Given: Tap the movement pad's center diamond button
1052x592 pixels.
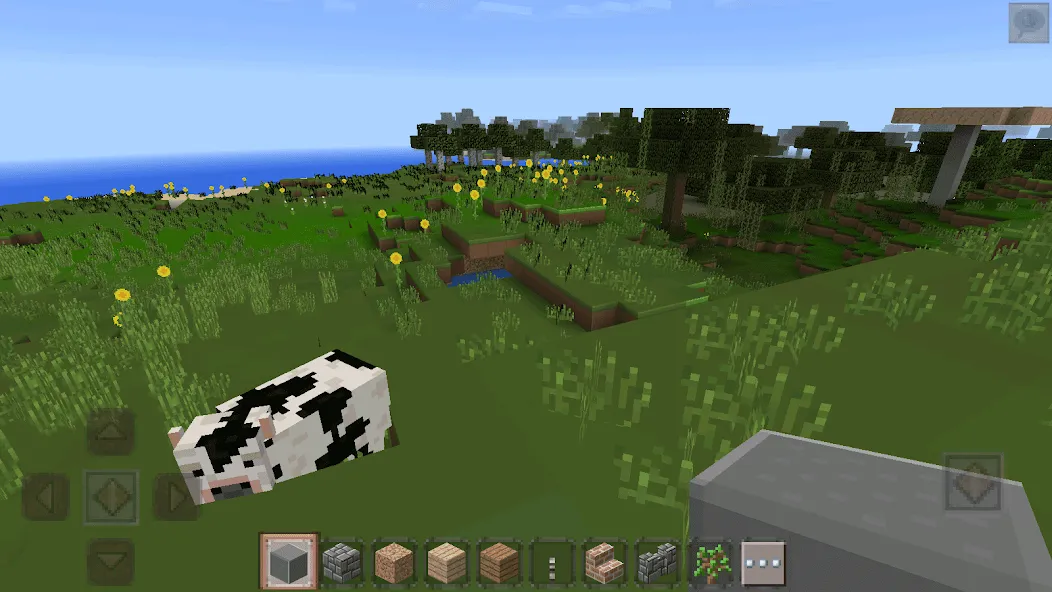Looking at the screenshot, I should click(111, 496).
